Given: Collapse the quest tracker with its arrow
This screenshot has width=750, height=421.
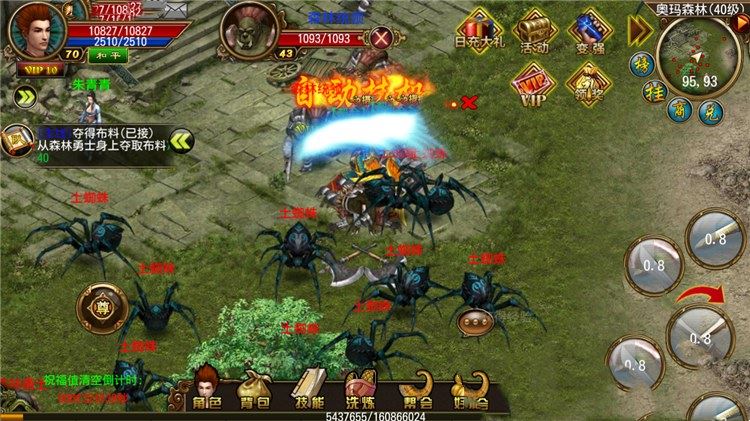Looking at the screenshot, I should coord(180,141).
